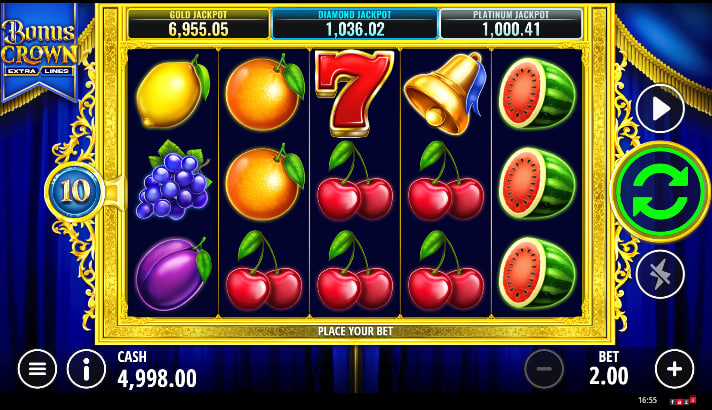Increase the bet with the plus button
The width and height of the screenshot is (712, 410).
tap(674, 369)
